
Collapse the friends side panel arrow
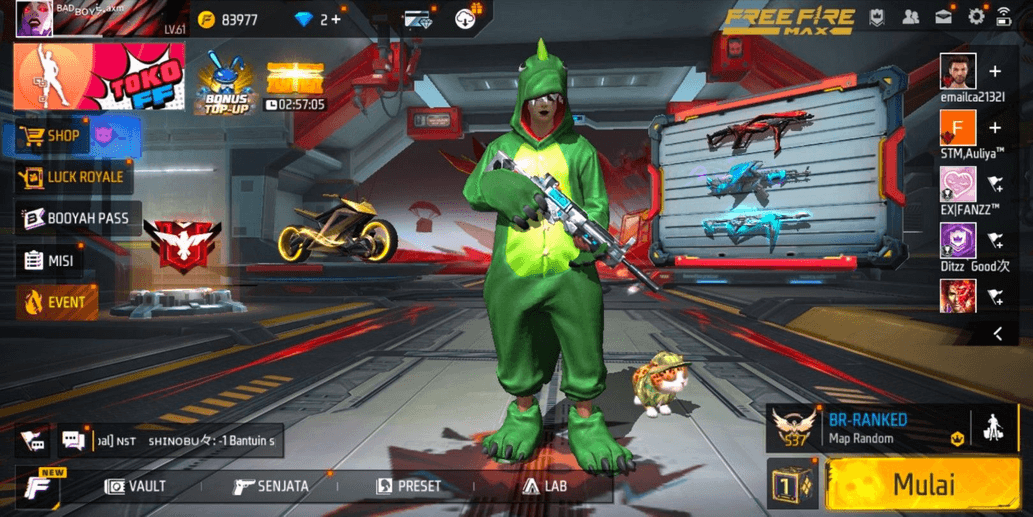[997, 334]
